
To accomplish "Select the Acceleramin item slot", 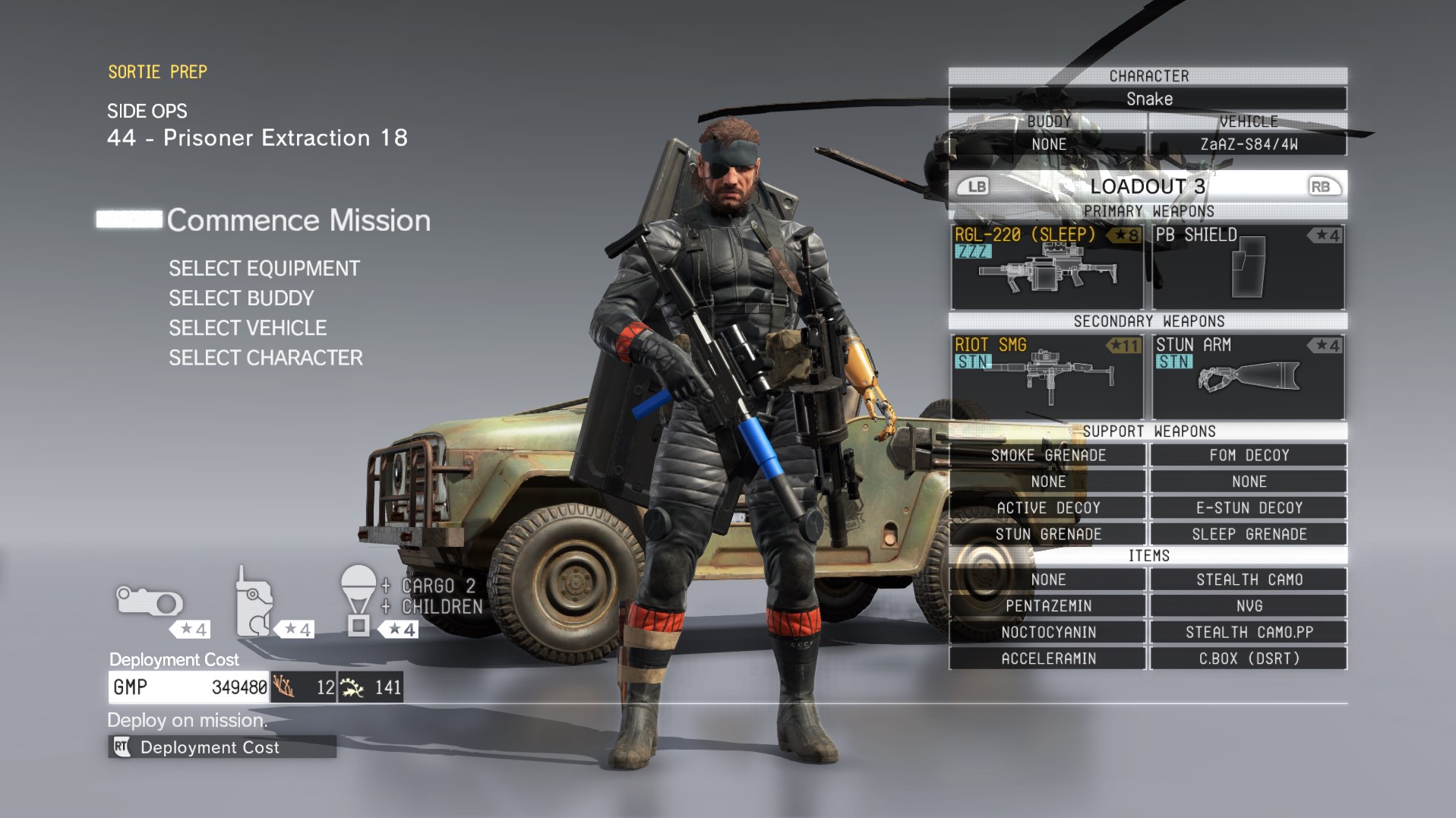I will click(x=1048, y=659).
